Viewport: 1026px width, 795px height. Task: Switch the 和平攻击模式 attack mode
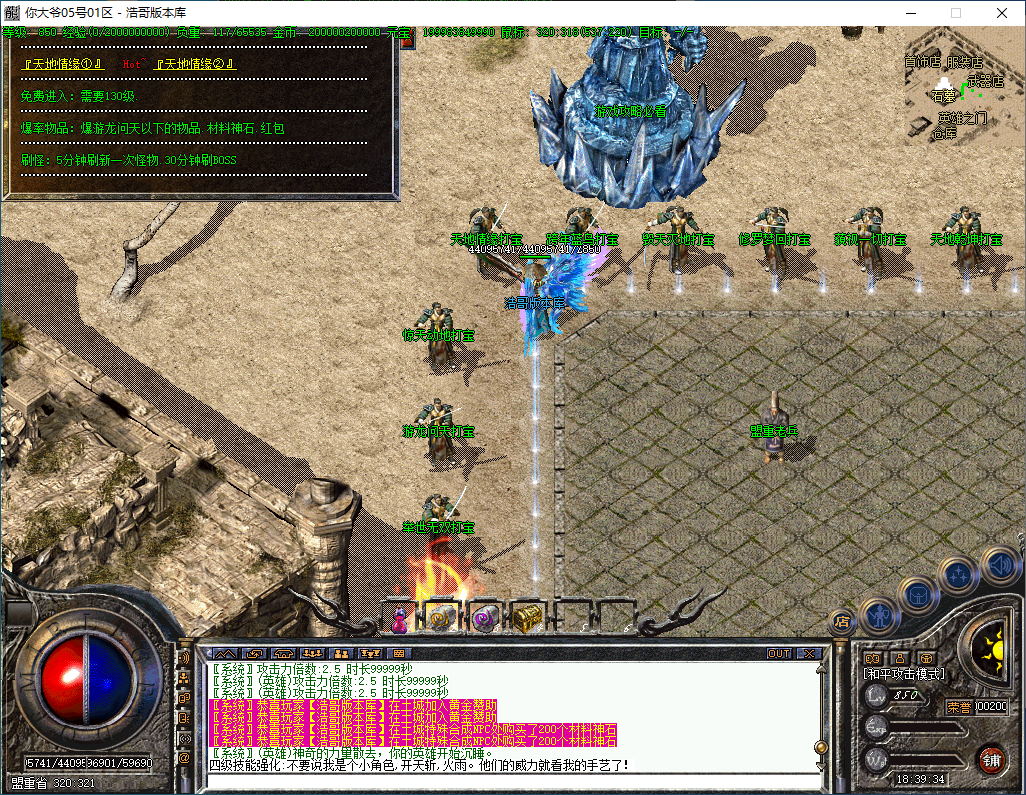(904, 675)
